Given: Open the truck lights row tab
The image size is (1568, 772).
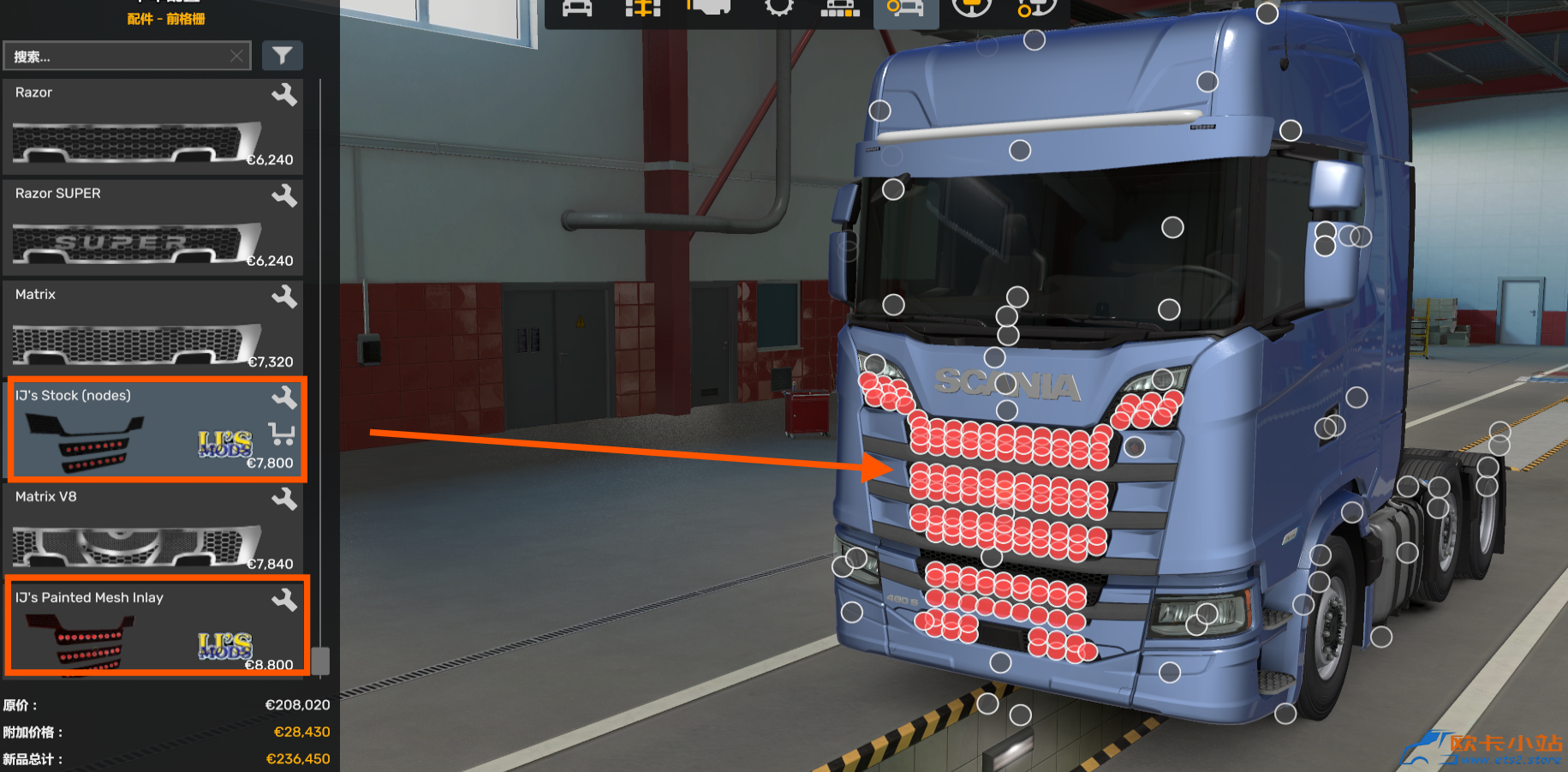Looking at the screenshot, I should (x=840, y=9).
